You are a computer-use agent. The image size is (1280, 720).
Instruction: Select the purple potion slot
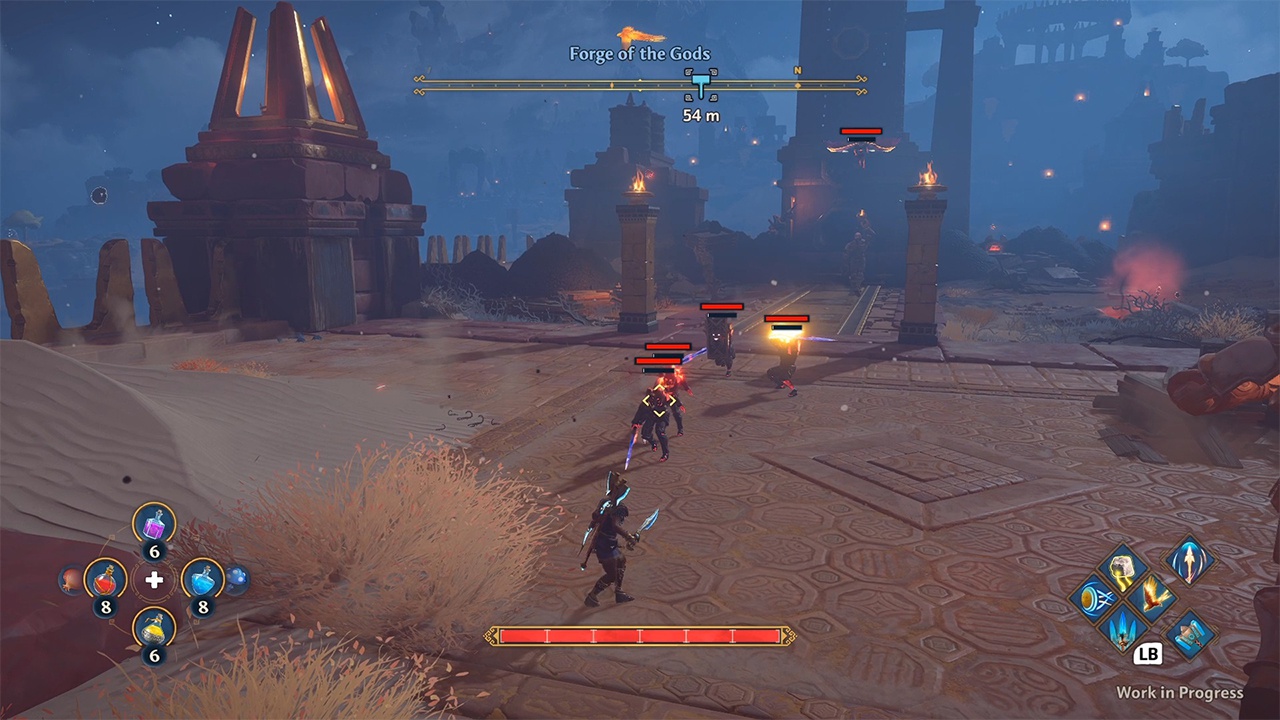pyautogui.click(x=154, y=523)
